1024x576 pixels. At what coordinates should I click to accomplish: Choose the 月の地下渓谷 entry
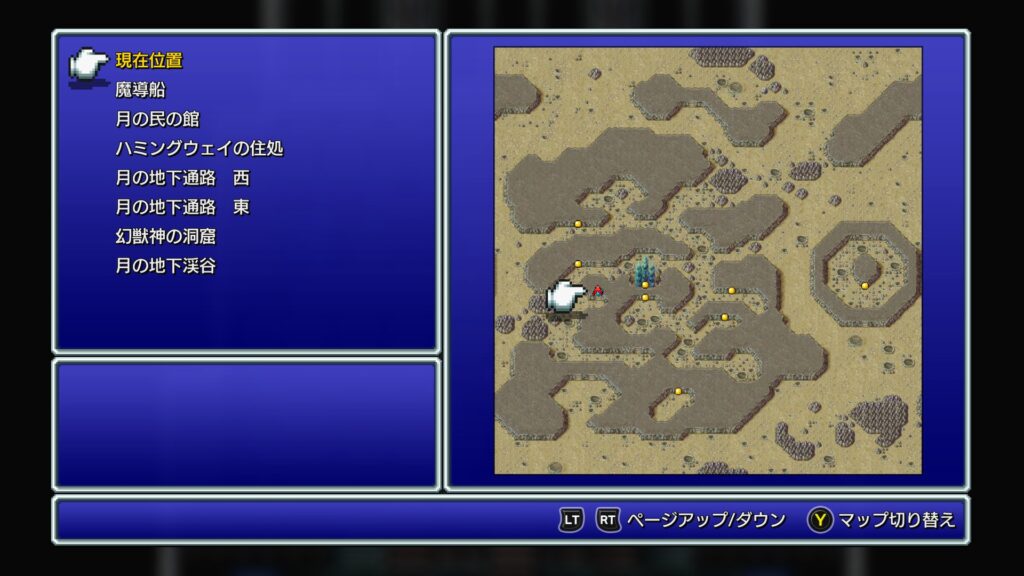click(x=165, y=267)
